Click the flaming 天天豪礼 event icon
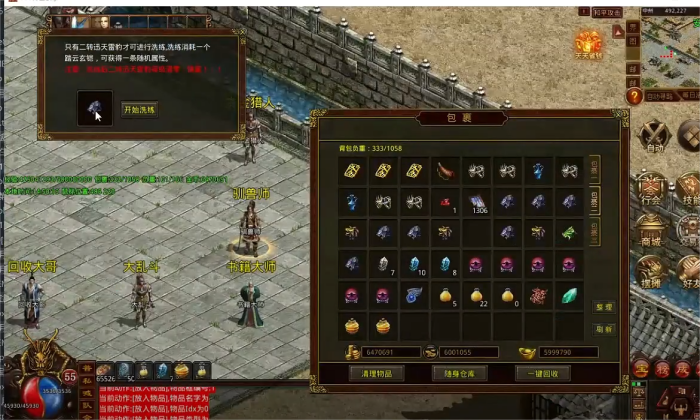Image resolution: width=700 pixels, height=420 pixels. pyautogui.click(x=588, y=44)
